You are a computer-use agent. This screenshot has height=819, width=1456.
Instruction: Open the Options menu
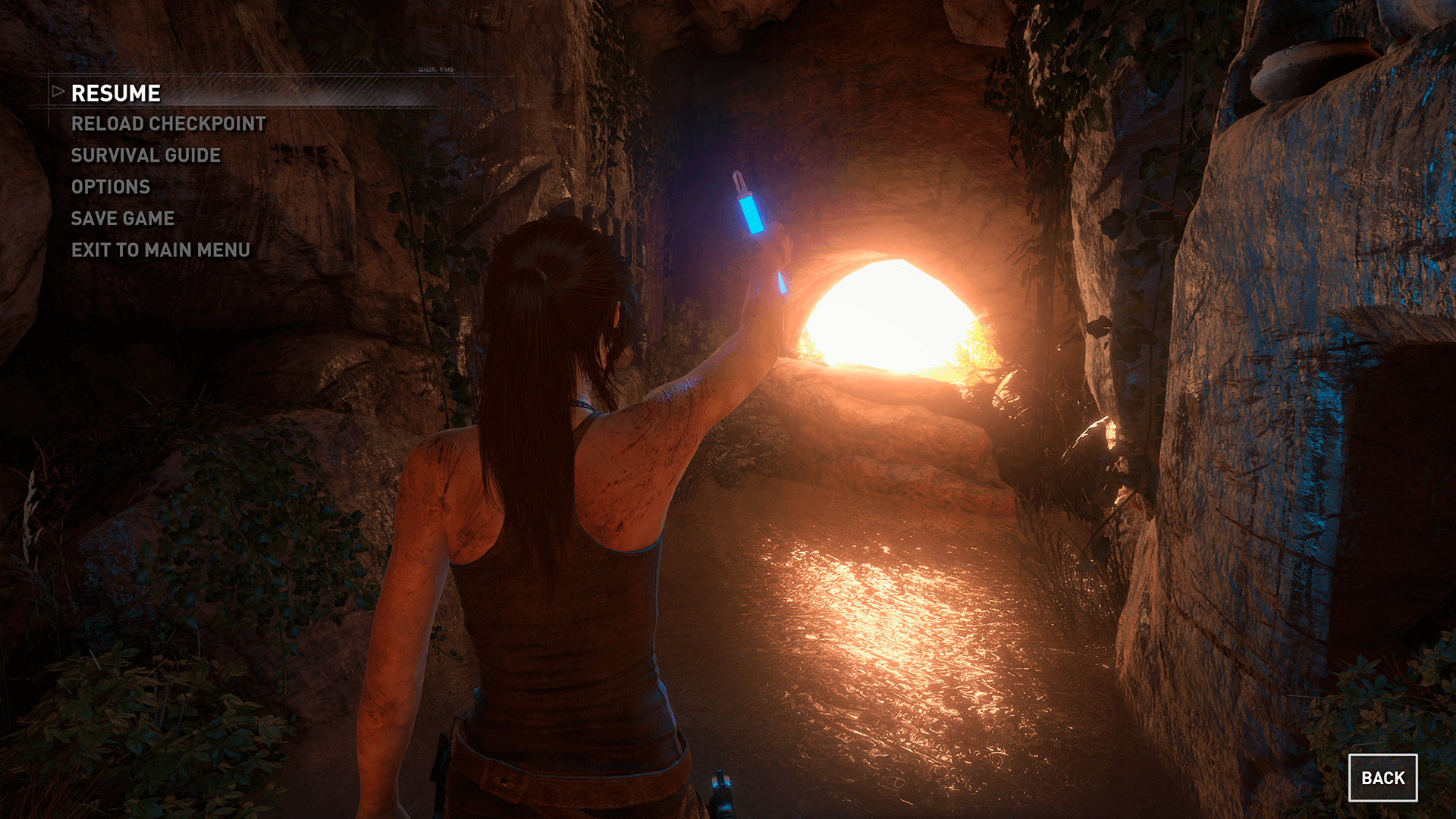tap(111, 187)
